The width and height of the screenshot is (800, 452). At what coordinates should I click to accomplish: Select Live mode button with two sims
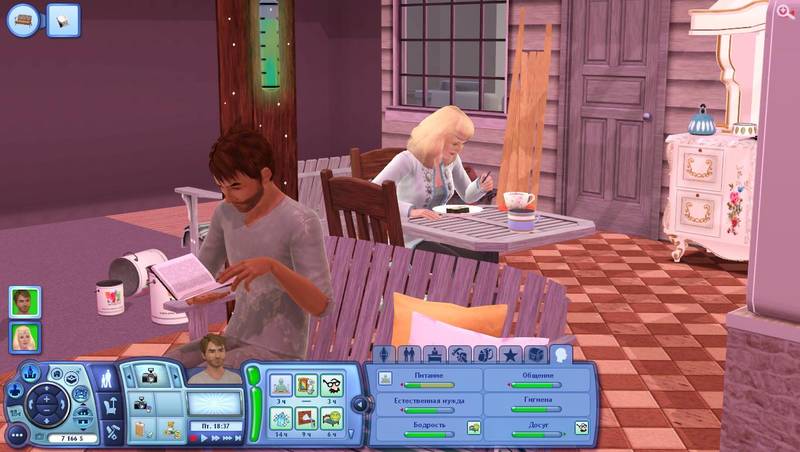[x=108, y=379]
